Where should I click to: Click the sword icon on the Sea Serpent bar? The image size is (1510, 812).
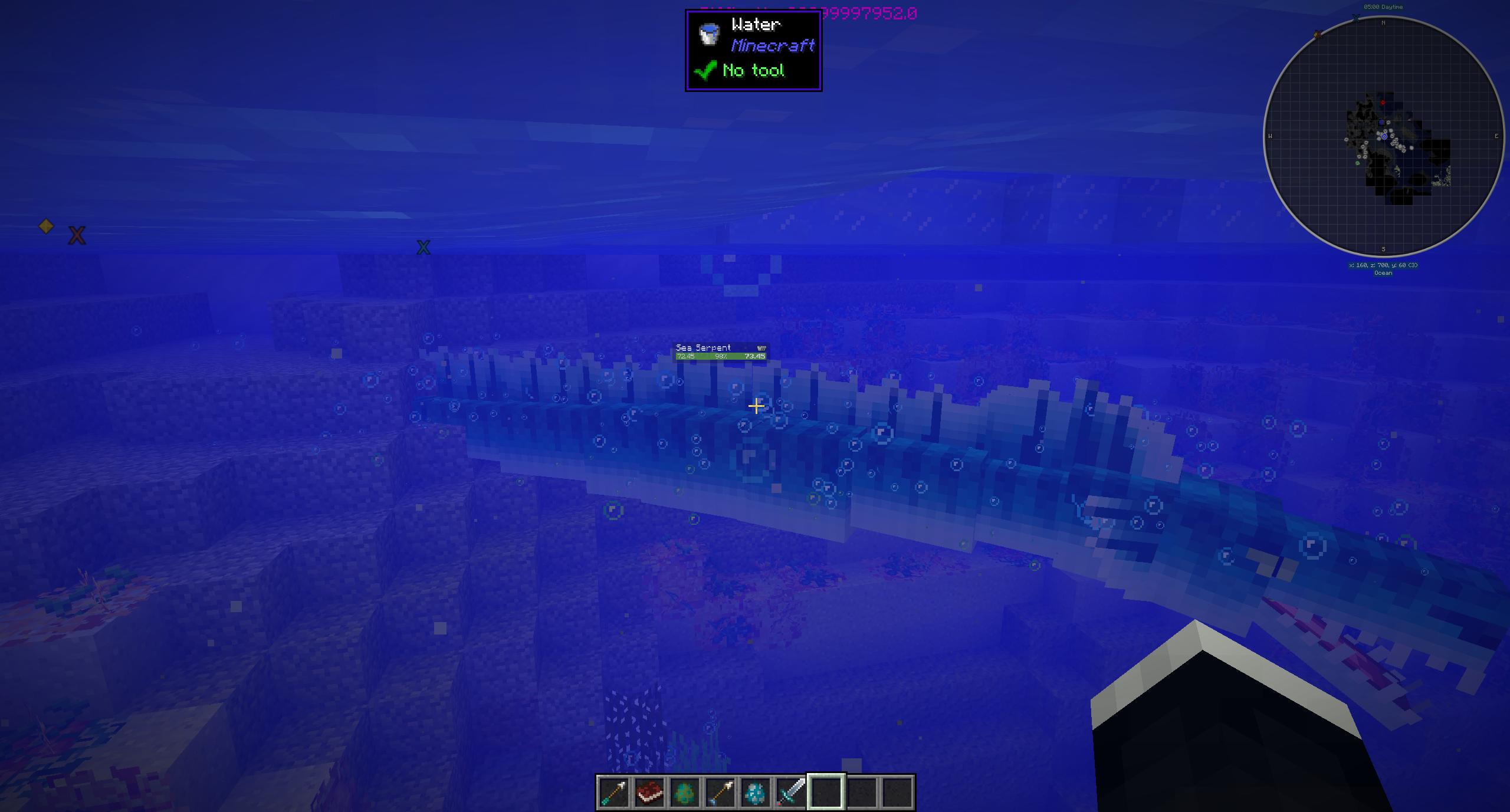[x=760, y=348]
